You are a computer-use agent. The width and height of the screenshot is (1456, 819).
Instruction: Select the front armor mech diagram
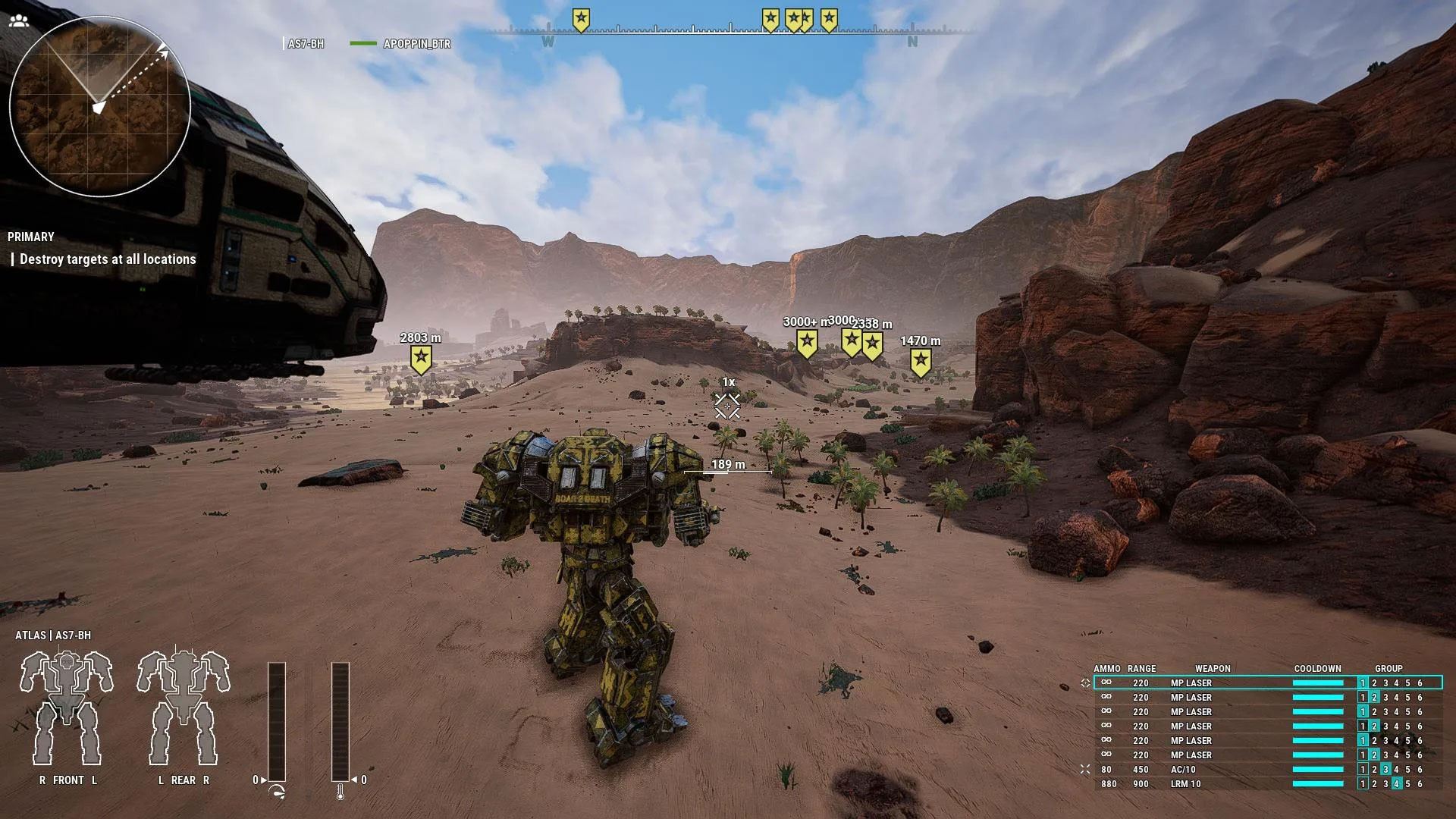[x=67, y=708]
